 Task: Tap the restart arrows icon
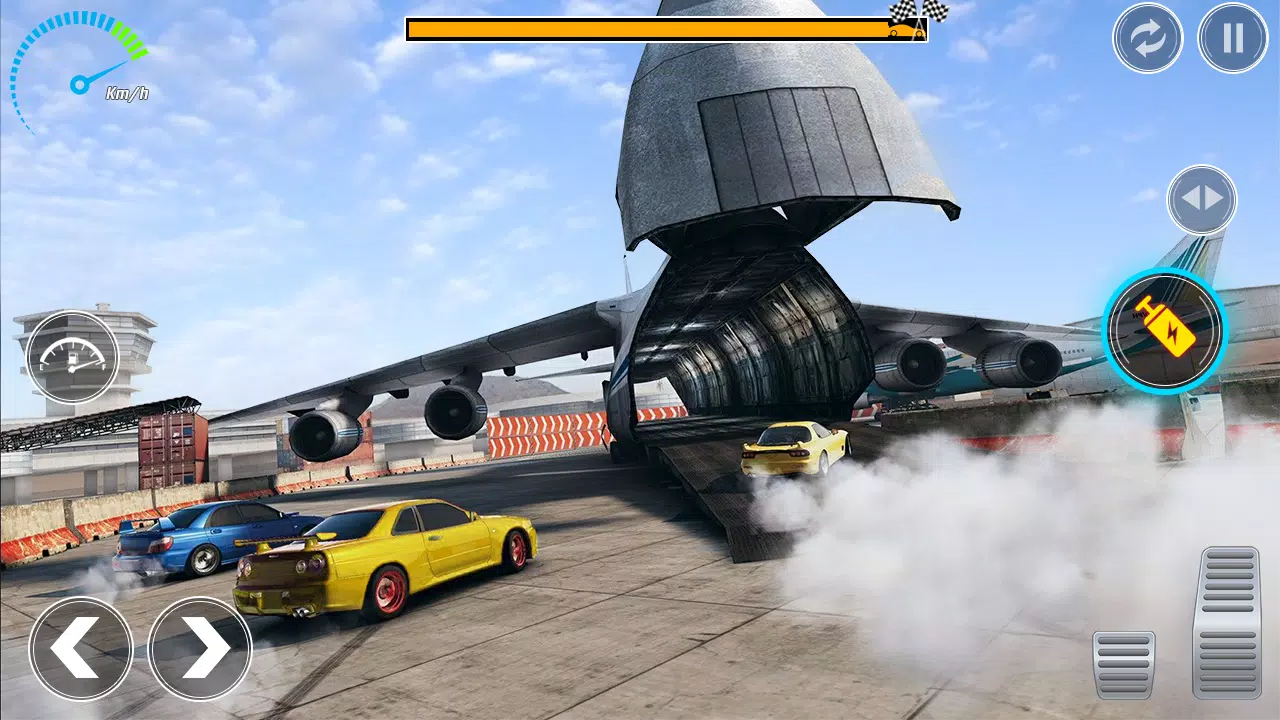1148,38
